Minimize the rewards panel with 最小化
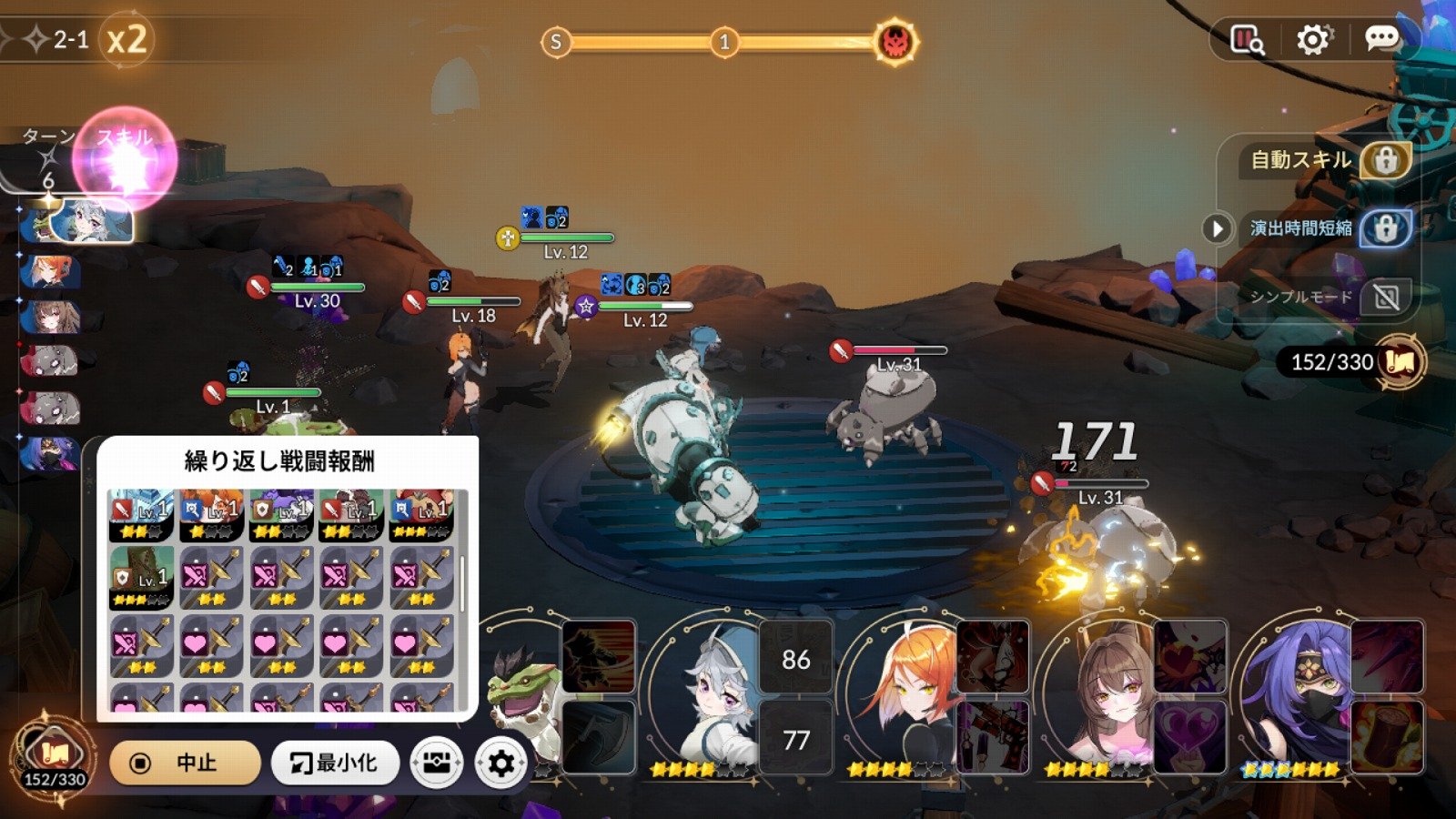Viewport: 1456px width, 819px height. pyautogui.click(x=335, y=763)
